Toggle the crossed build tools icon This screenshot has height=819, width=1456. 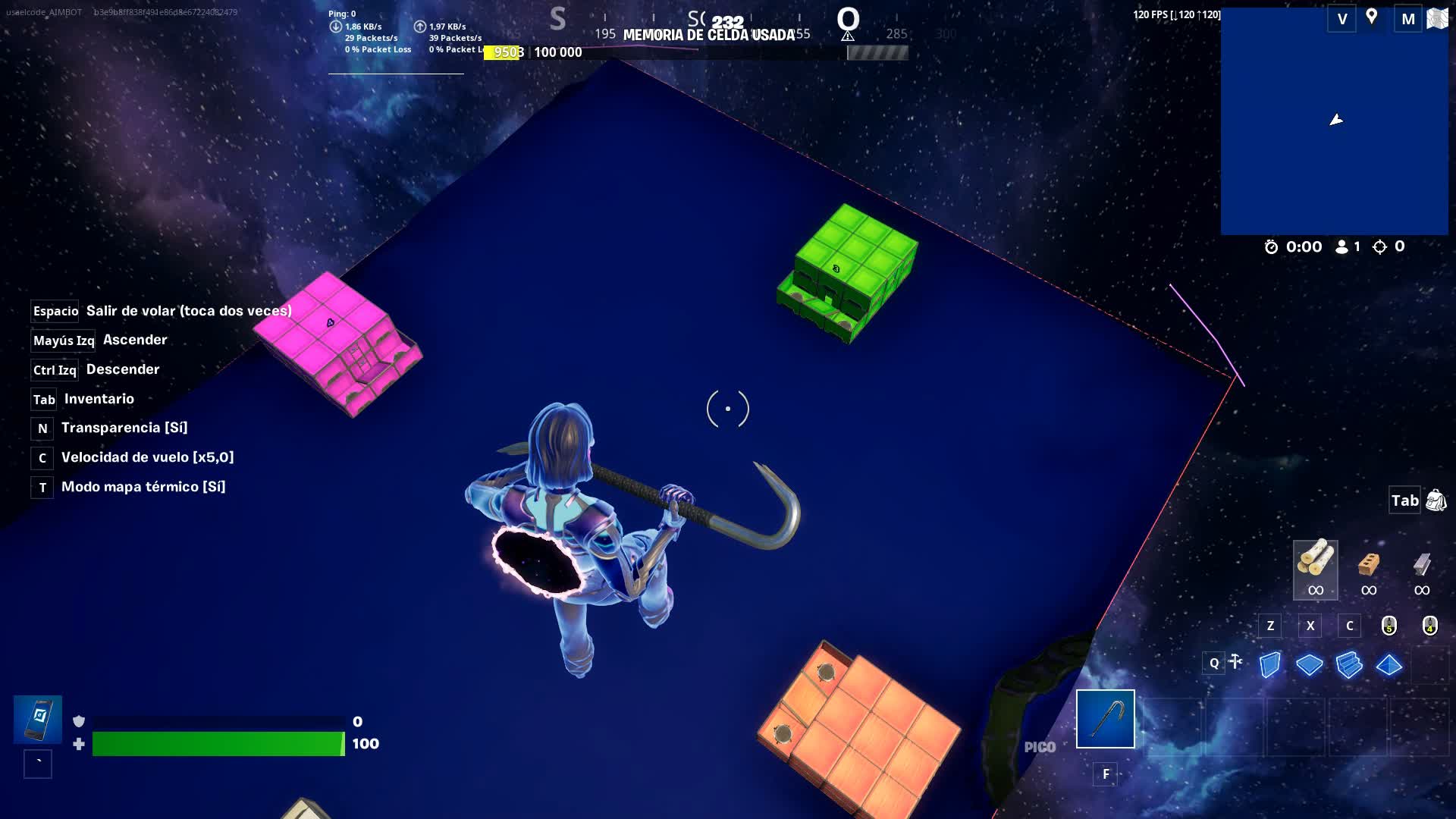[x=1235, y=662]
